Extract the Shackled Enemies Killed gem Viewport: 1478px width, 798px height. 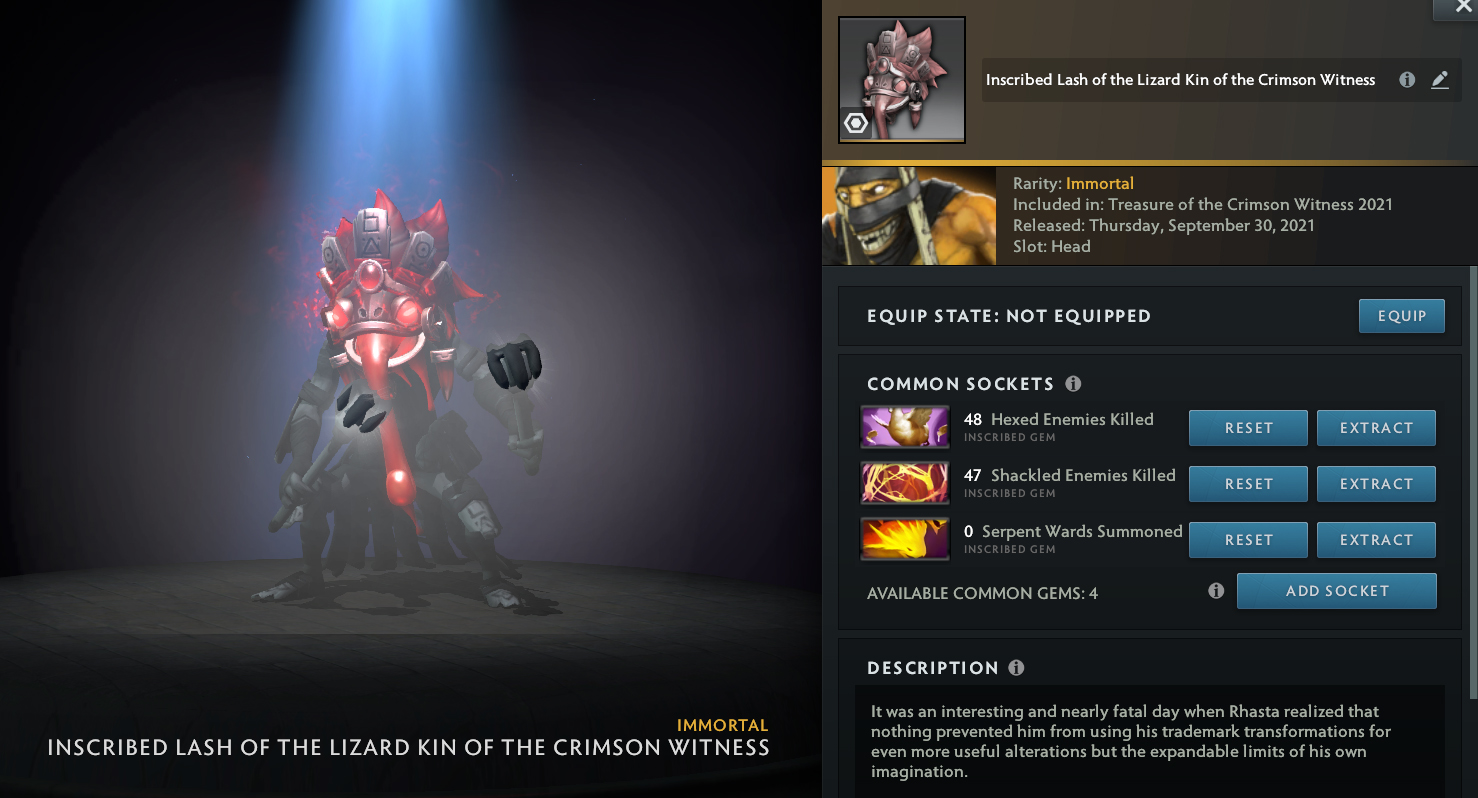click(x=1376, y=484)
